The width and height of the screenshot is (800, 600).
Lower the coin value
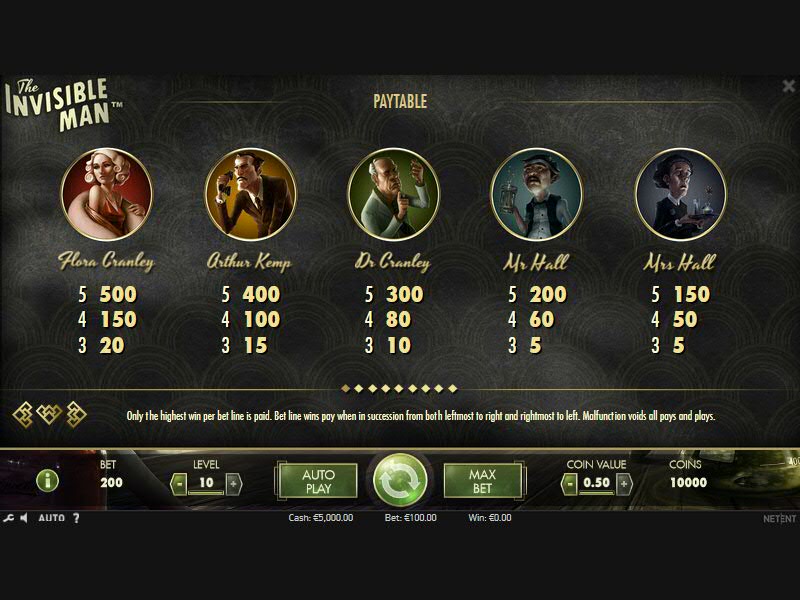[569, 483]
